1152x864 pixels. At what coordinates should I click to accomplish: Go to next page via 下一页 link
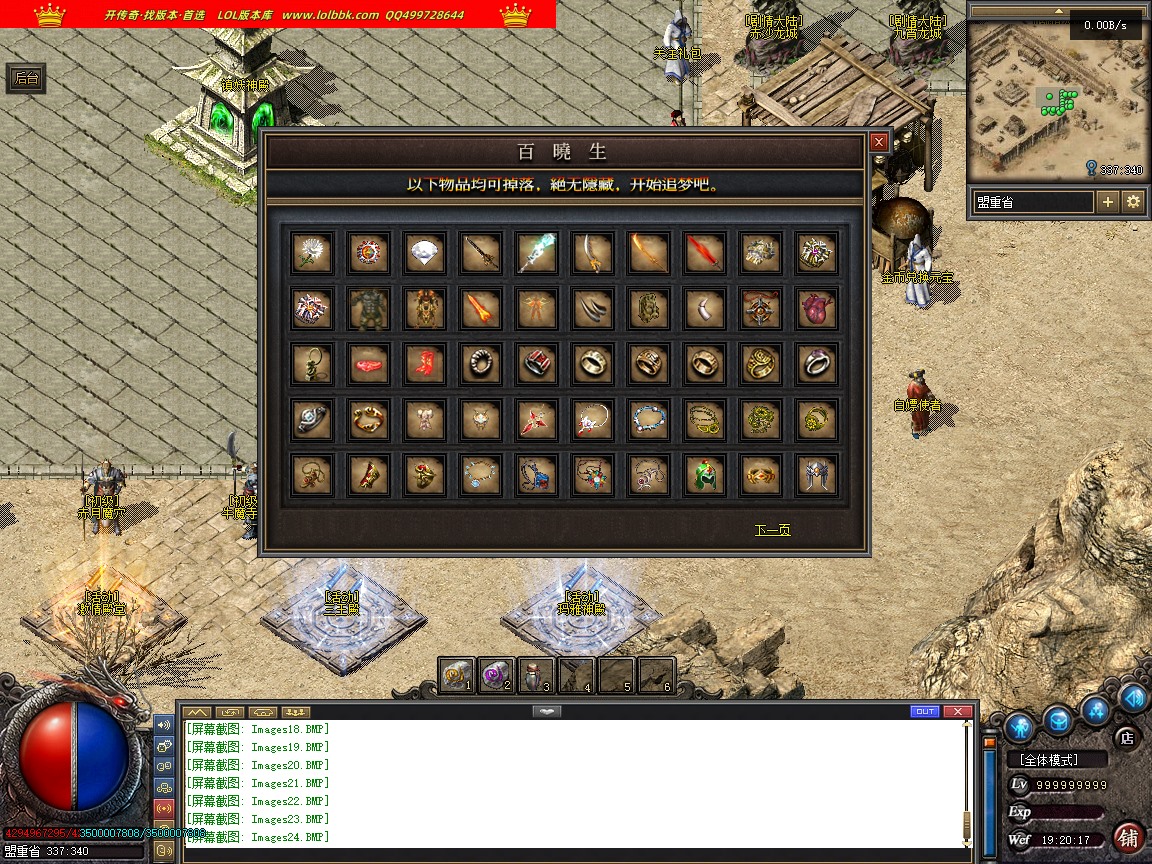(772, 530)
